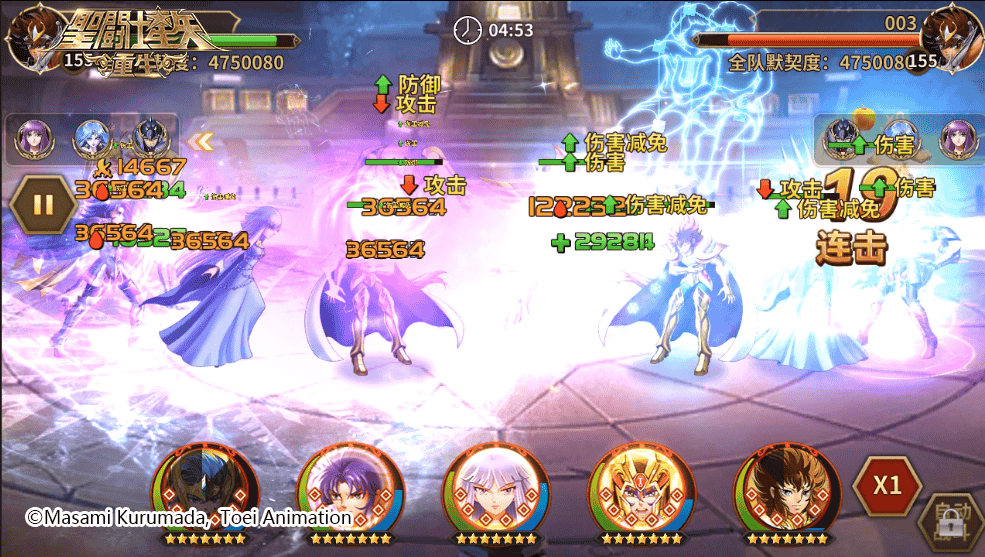
Task: Select the purple-haired woman portrait in the right panel
Action: [x=957, y=141]
